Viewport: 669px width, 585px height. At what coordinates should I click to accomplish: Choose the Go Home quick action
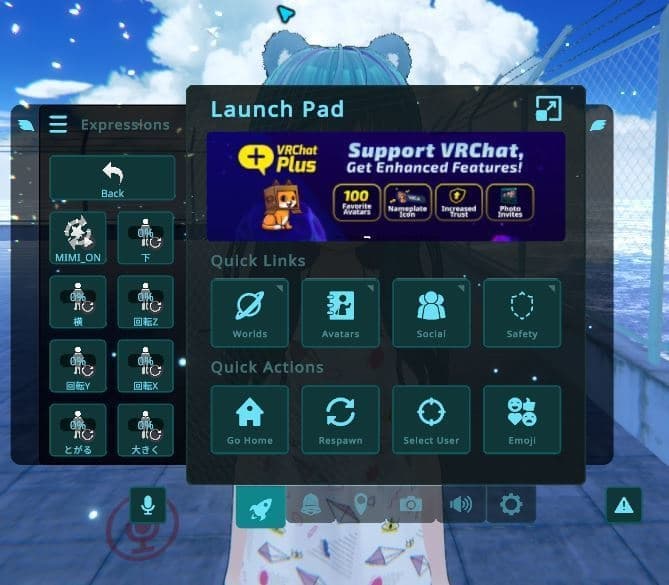[250, 419]
